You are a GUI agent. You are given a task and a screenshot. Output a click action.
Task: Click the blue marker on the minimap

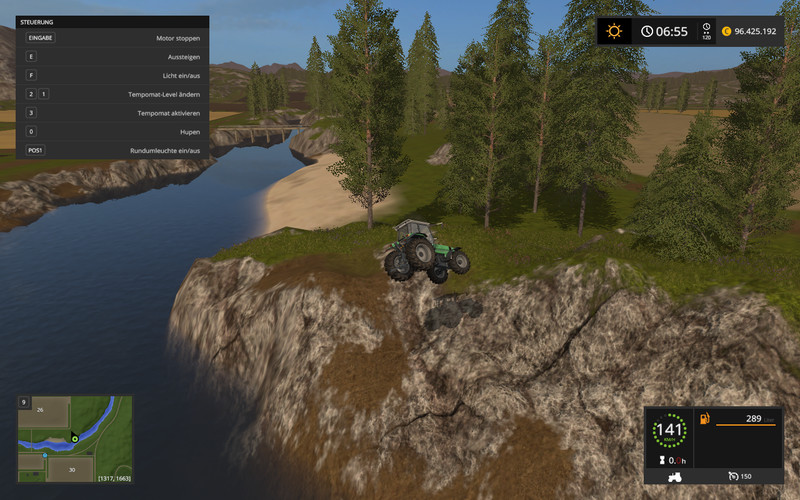45,455
